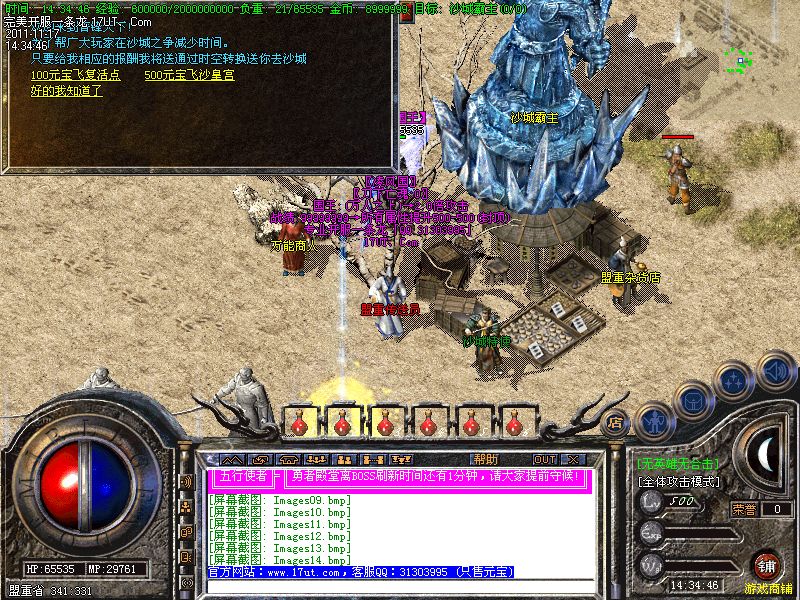Open the 帮助 help button
800x600 pixels.
pyautogui.click(x=486, y=459)
